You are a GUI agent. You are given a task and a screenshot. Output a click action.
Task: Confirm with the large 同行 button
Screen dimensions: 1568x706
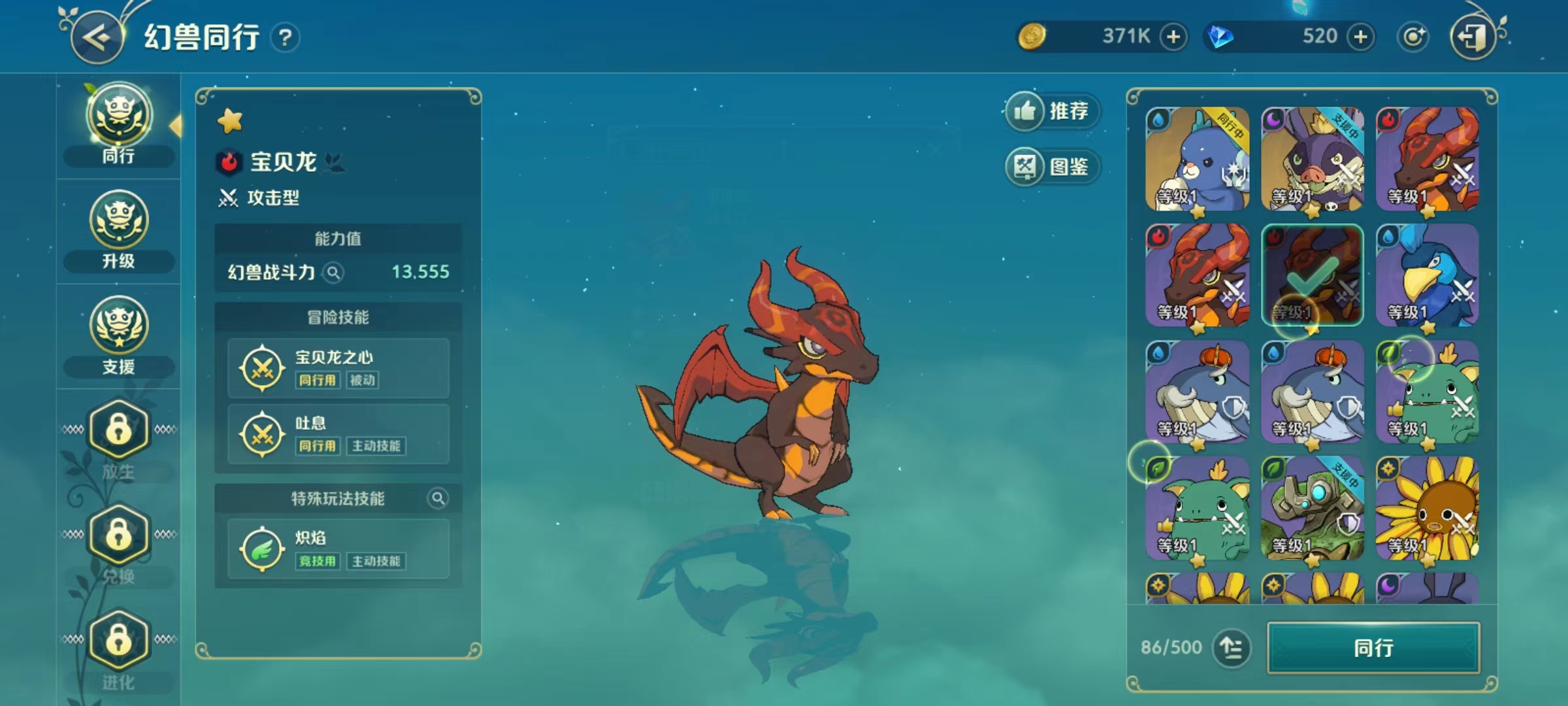(x=1373, y=648)
